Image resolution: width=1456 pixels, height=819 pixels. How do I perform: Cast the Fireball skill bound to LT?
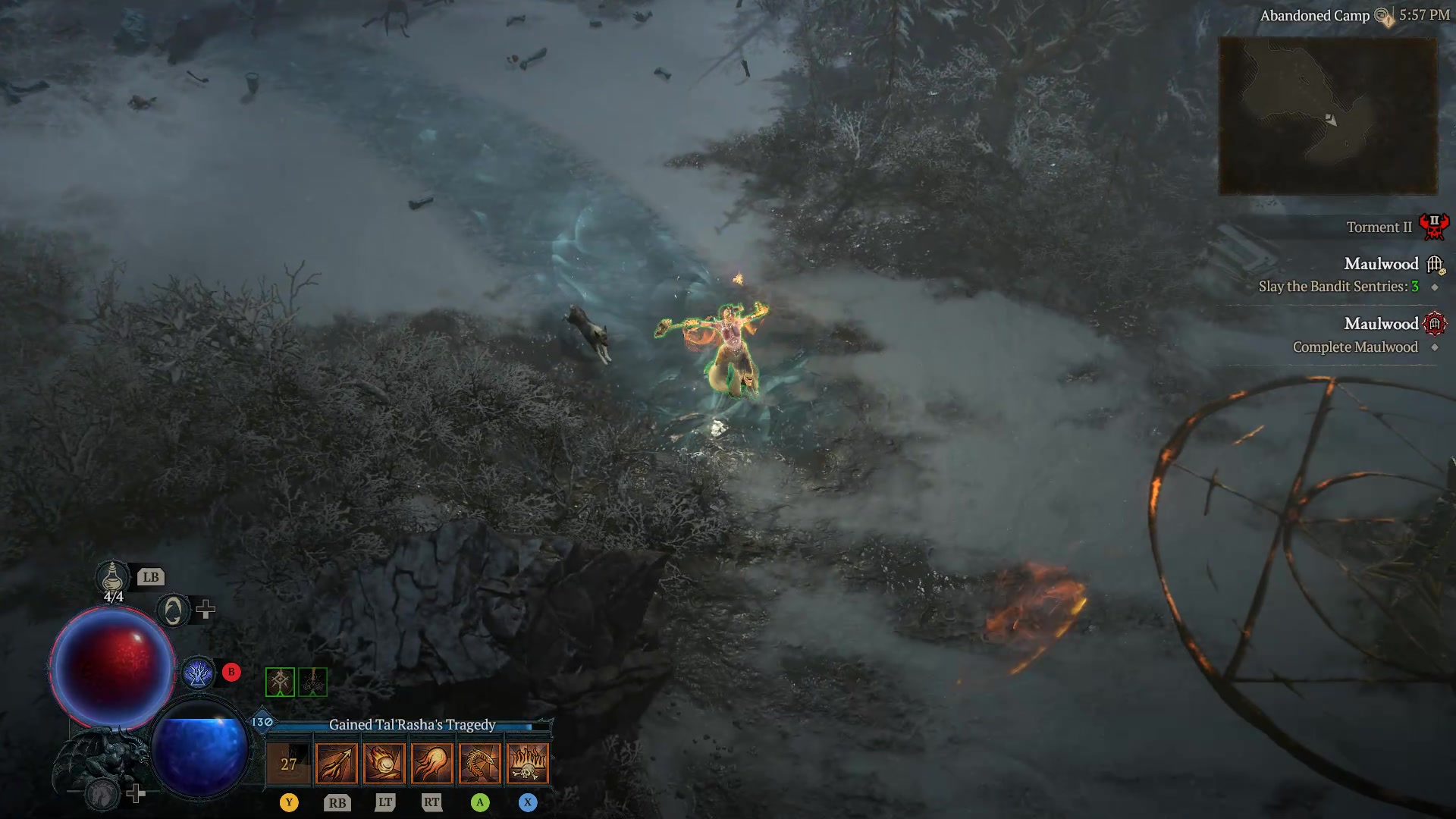pyautogui.click(x=384, y=762)
